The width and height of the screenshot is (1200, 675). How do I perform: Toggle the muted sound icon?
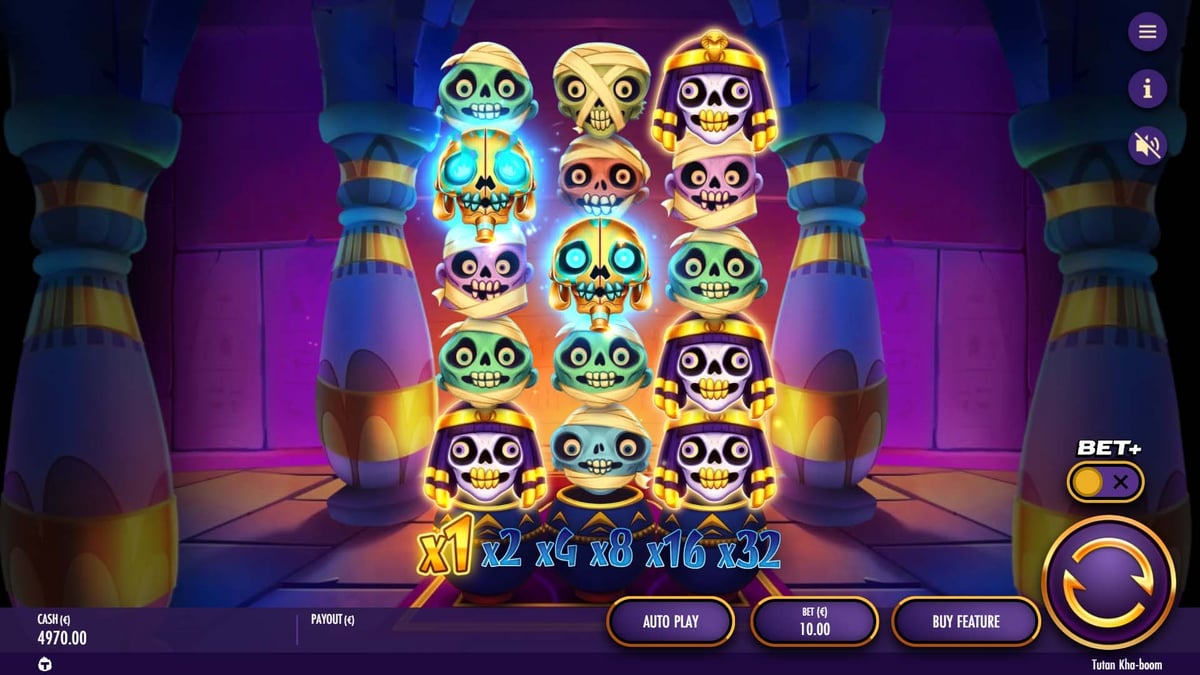pos(1147,146)
